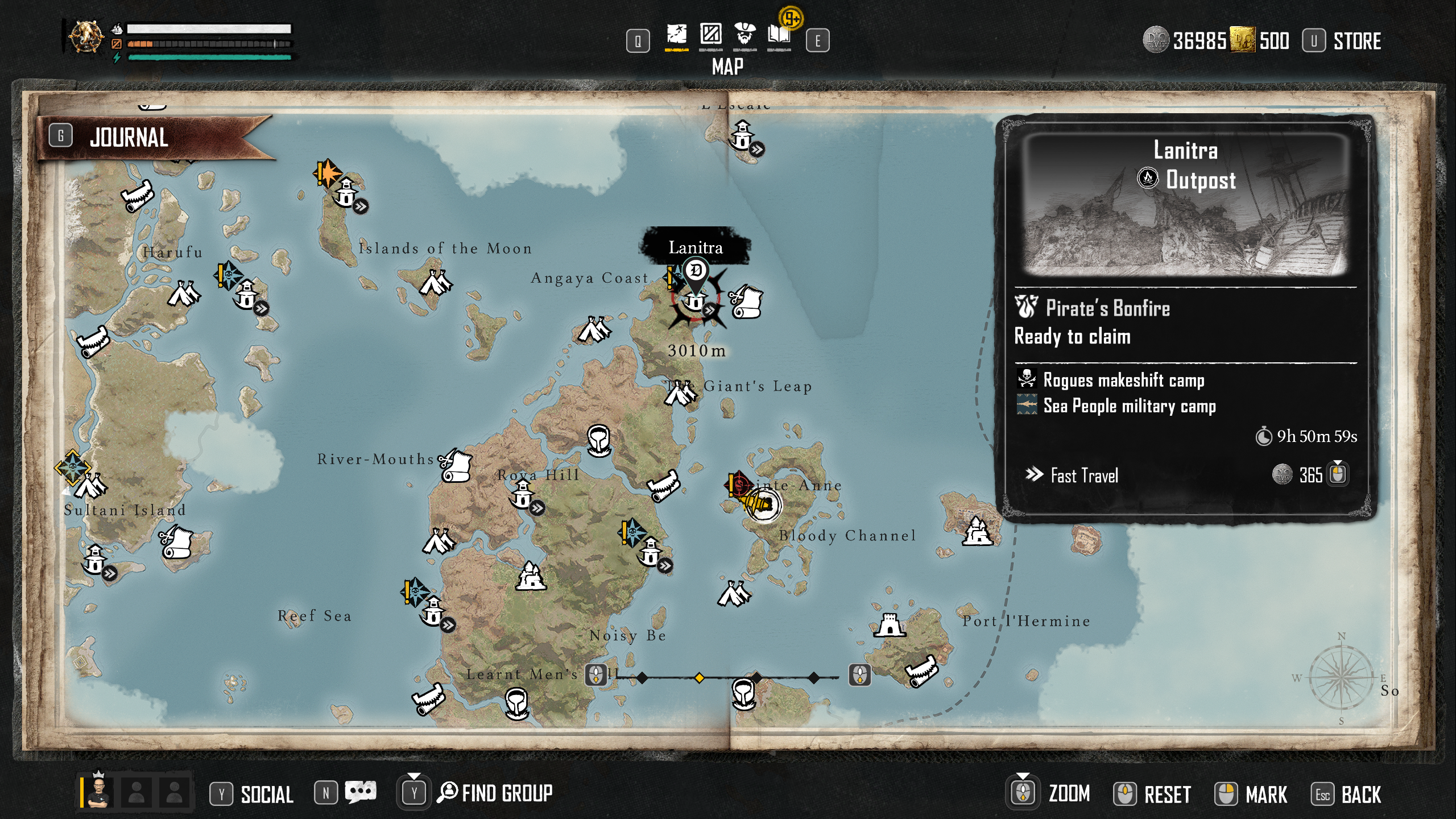Select the Map tab icon
Viewport: 1456px width, 819px height.
tap(676, 35)
